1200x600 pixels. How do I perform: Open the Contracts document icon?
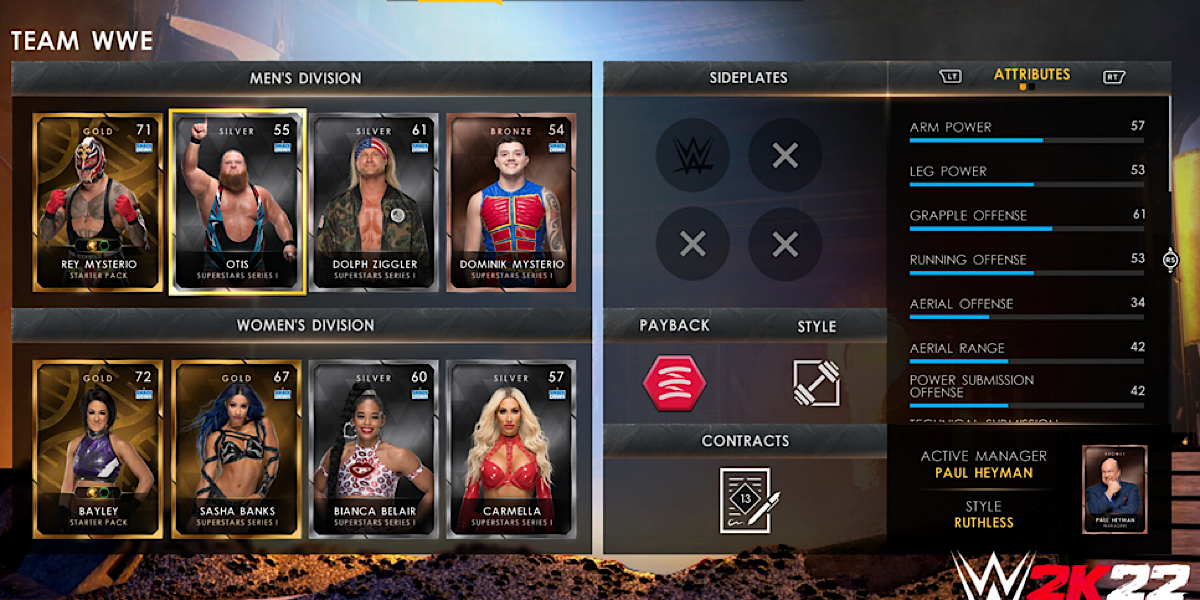point(745,499)
